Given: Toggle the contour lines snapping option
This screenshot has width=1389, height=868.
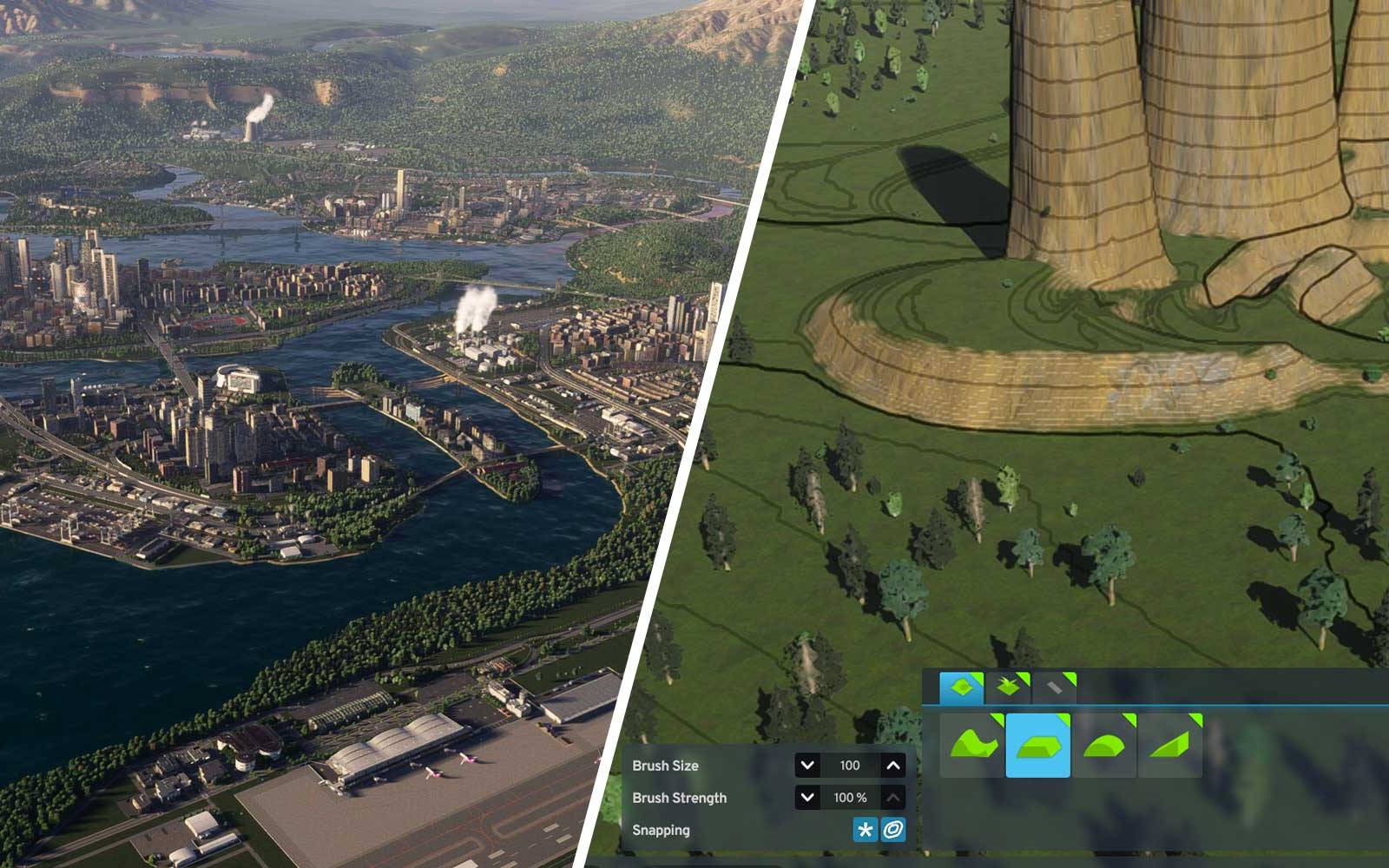Looking at the screenshot, I should pyautogui.click(x=893, y=831).
